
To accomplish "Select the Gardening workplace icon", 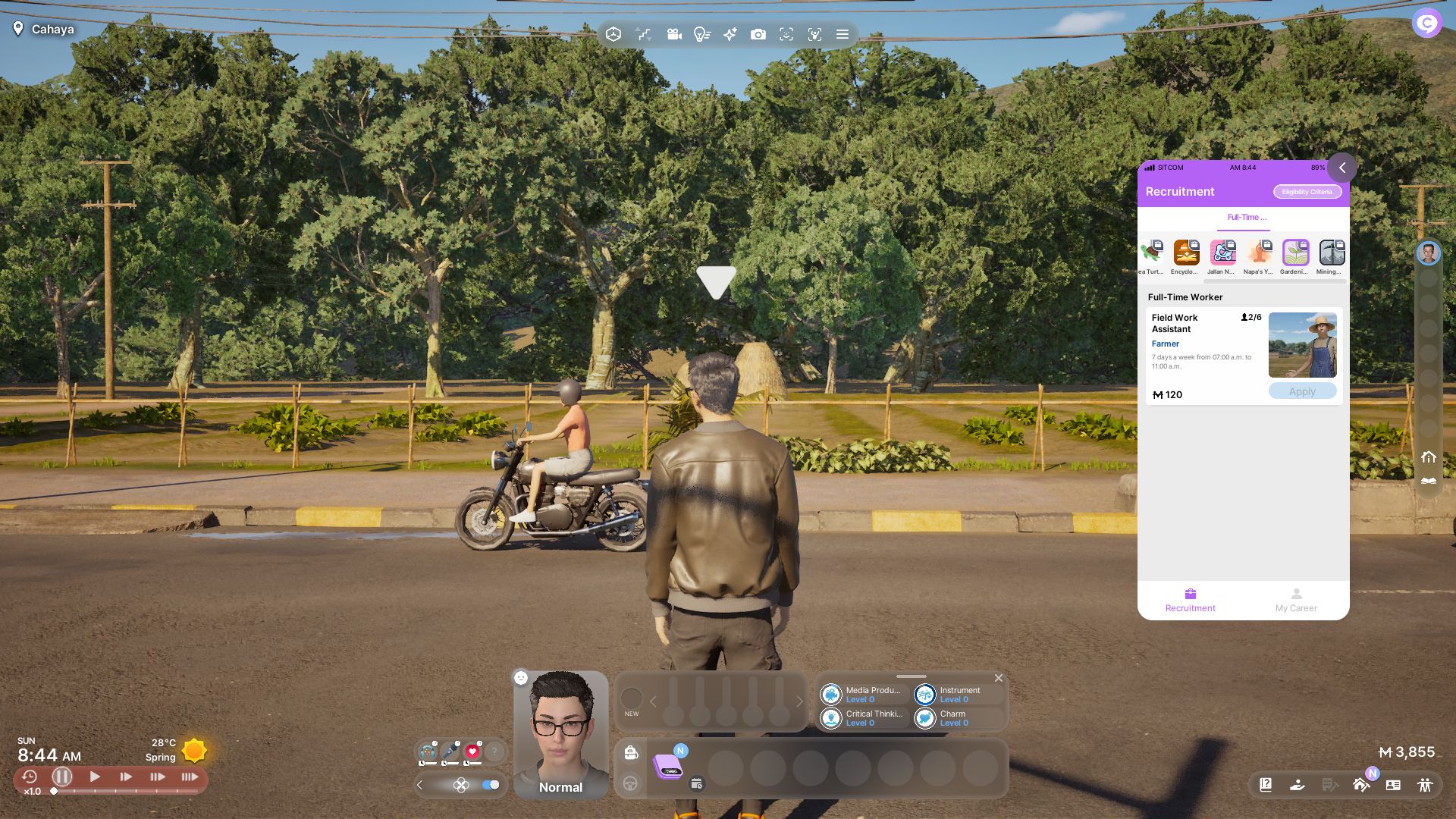I will point(1295,253).
